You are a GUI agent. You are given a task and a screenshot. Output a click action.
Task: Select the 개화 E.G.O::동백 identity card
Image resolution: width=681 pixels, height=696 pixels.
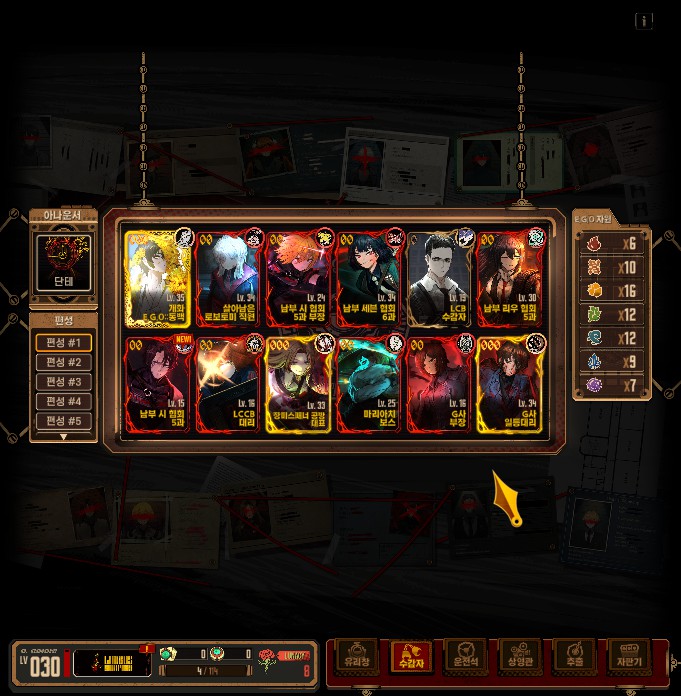click(x=157, y=279)
